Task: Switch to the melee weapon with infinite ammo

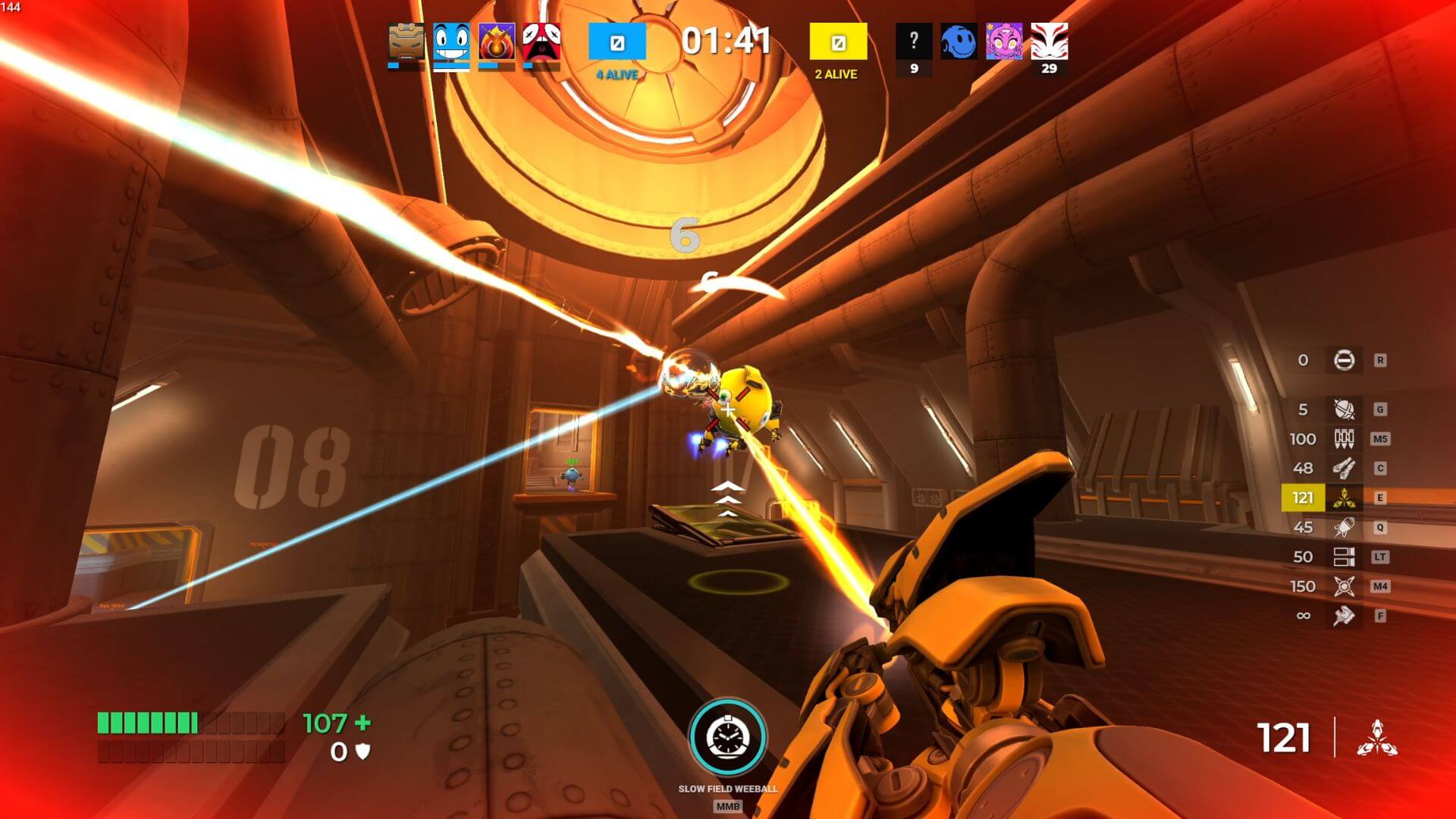Action: point(1344,616)
